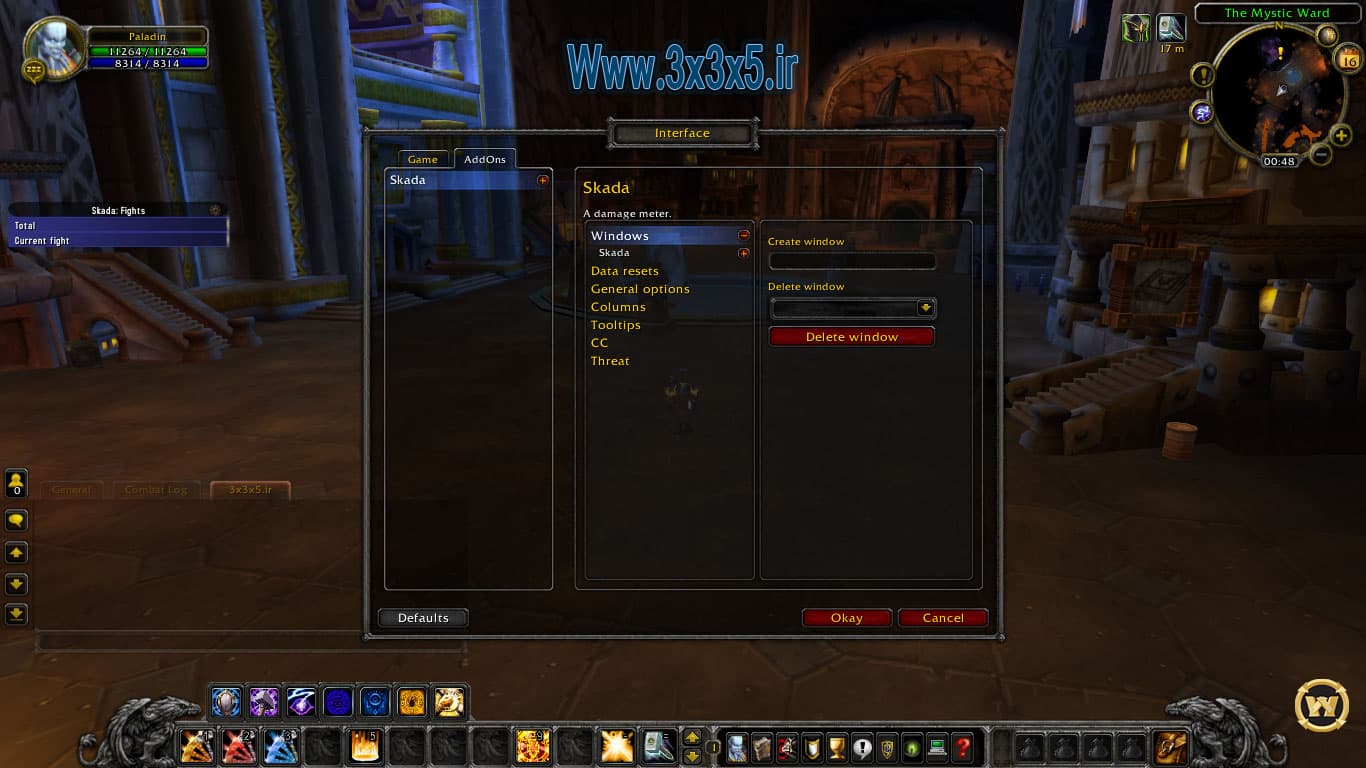Open the Help red question mark icon
This screenshot has height=768, width=1366.
click(962, 747)
